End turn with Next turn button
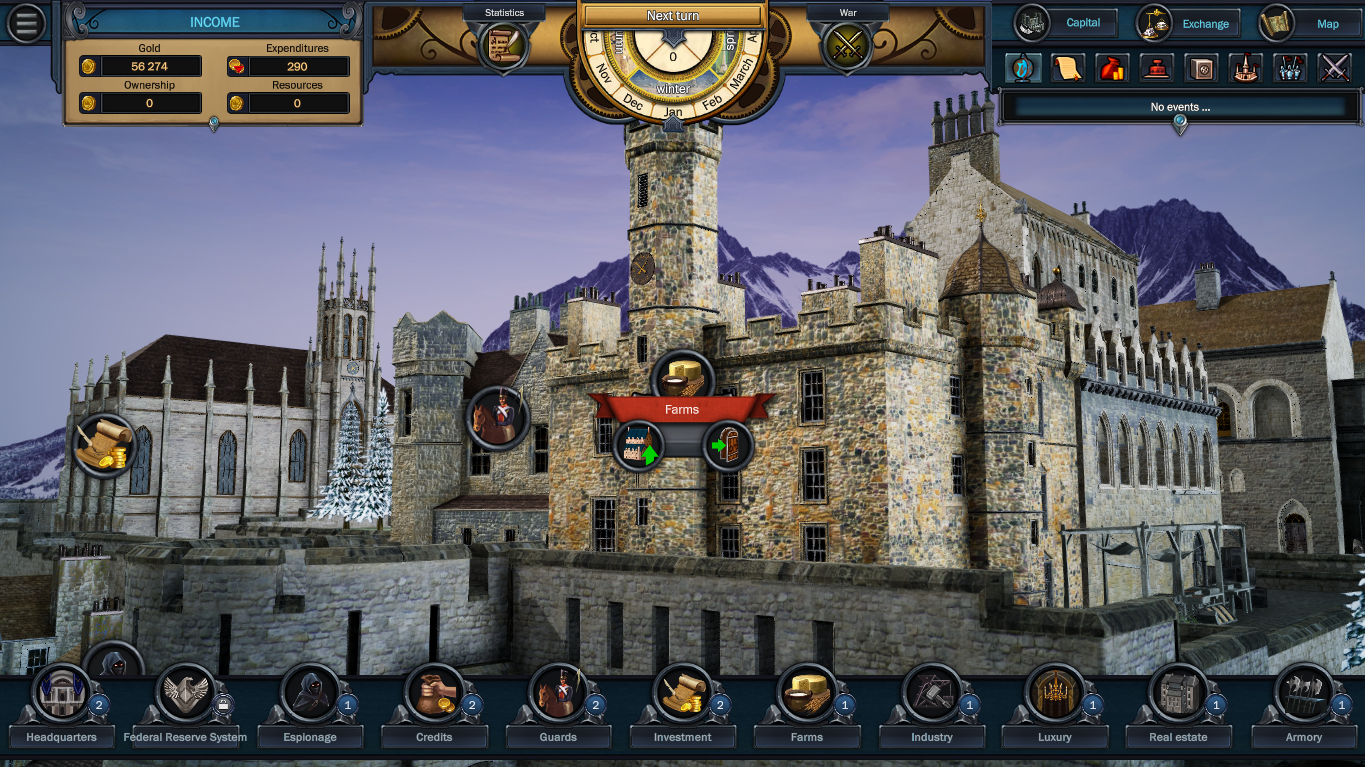1365x767 pixels. pyautogui.click(x=673, y=16)
